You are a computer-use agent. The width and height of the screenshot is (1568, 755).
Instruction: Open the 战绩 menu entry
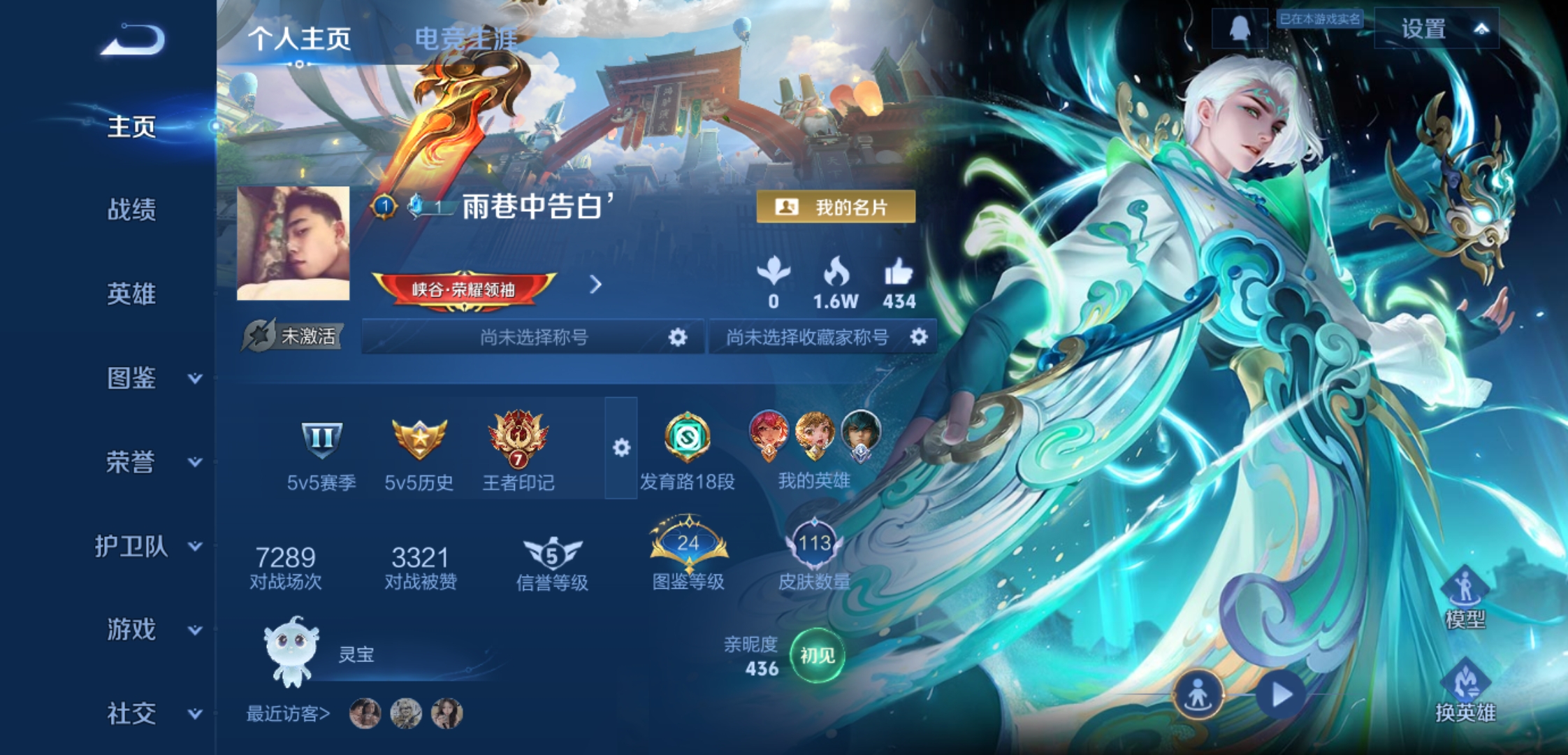click(x=131, y=210)
